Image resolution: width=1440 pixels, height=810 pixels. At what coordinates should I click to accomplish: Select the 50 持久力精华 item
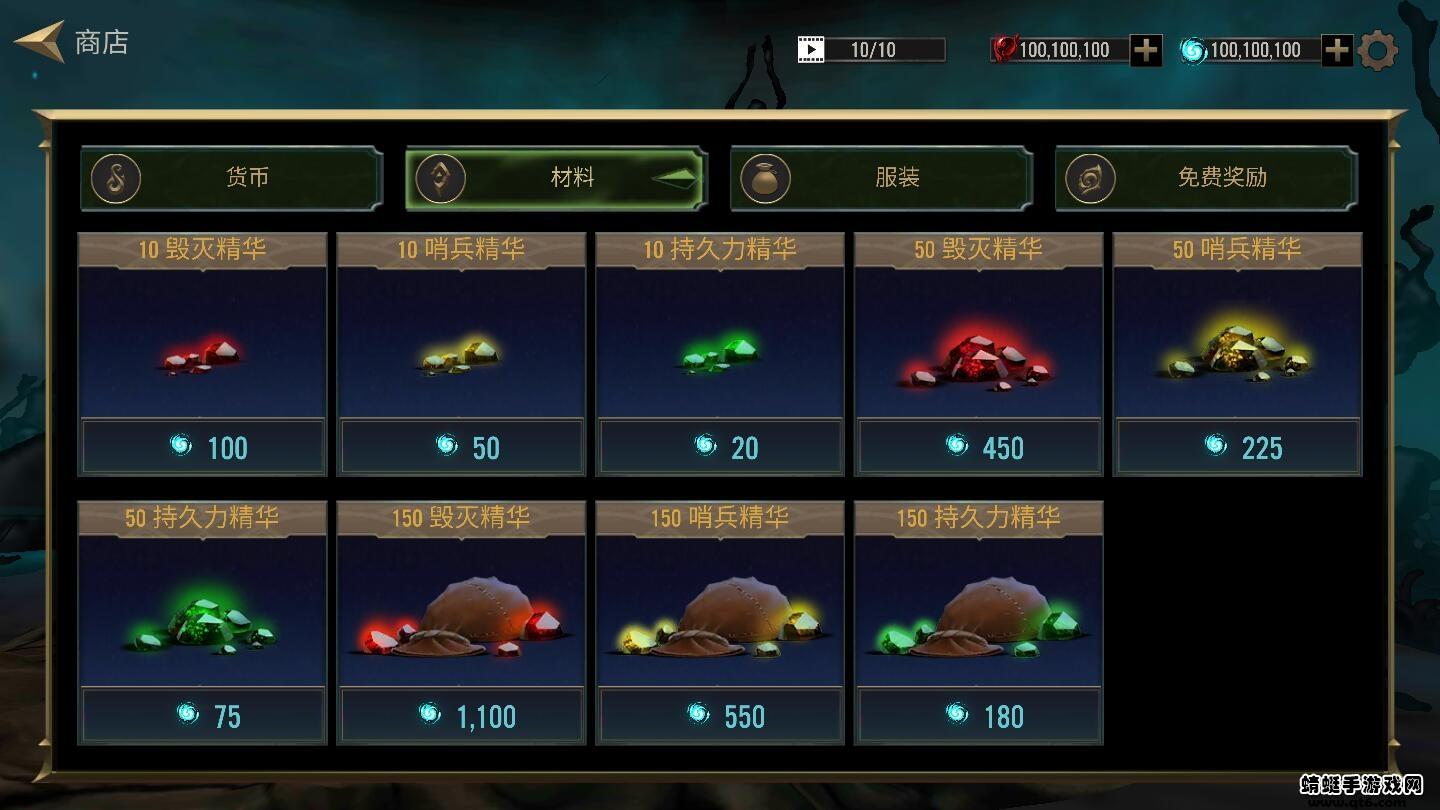(x=202, y=622)
